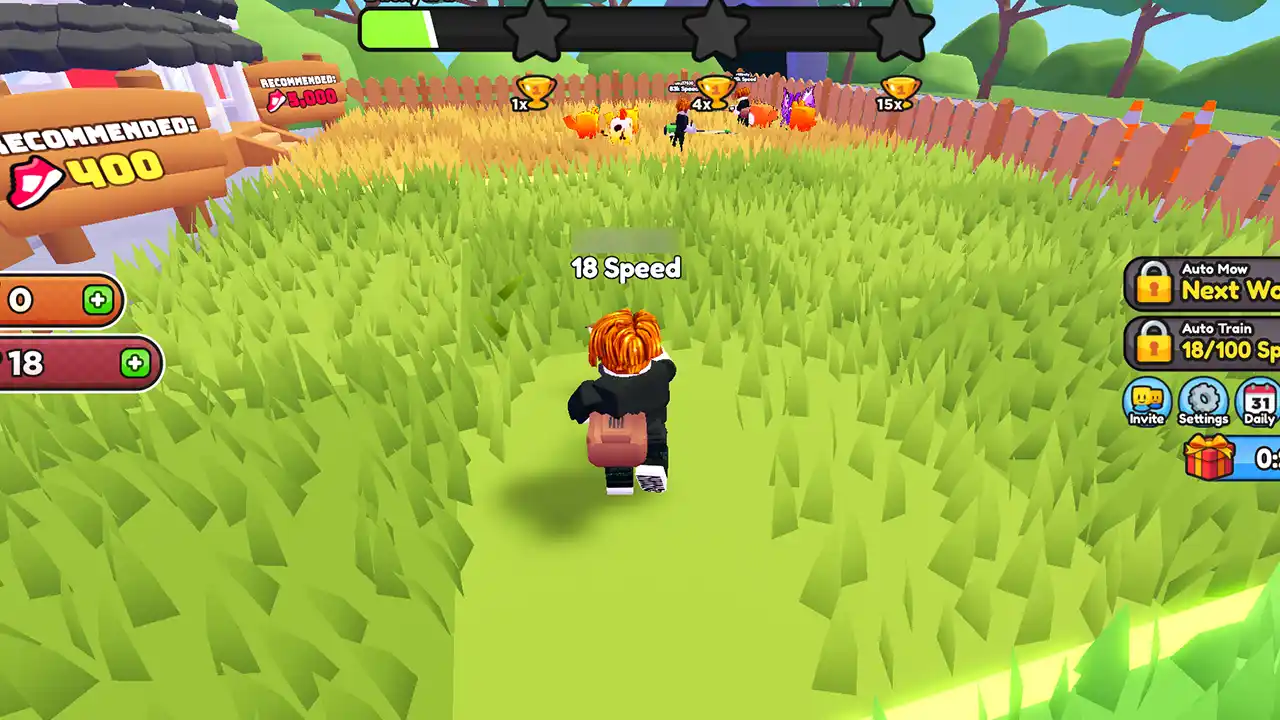The height and width of the screenshot is (720, 1280).
Task: Click the green plus on the red Speed bar
Action: point(133,363)
